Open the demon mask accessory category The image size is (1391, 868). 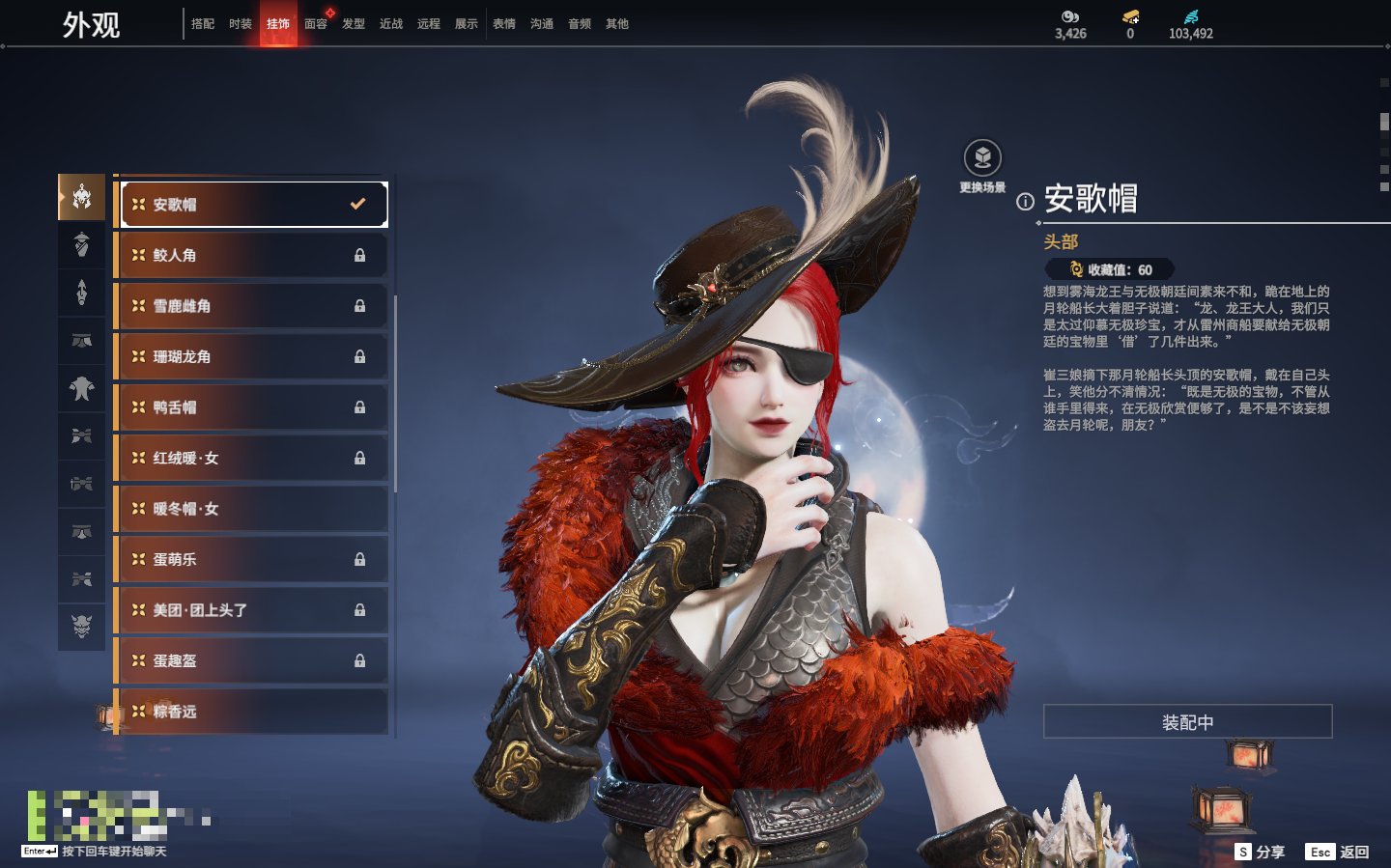[x=82, y=627]
